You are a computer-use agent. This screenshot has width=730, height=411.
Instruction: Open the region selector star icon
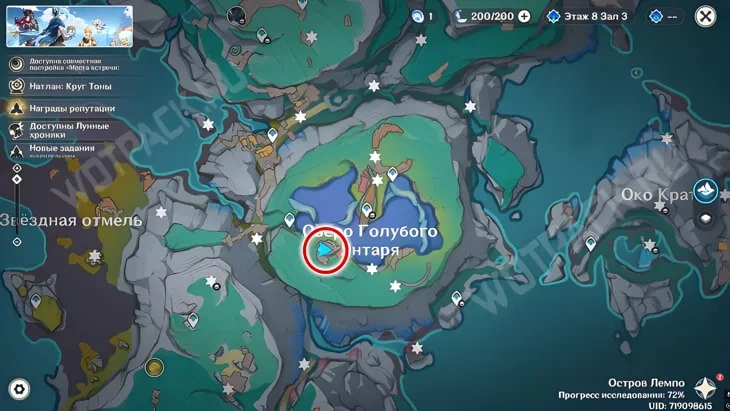pos(707,388)
